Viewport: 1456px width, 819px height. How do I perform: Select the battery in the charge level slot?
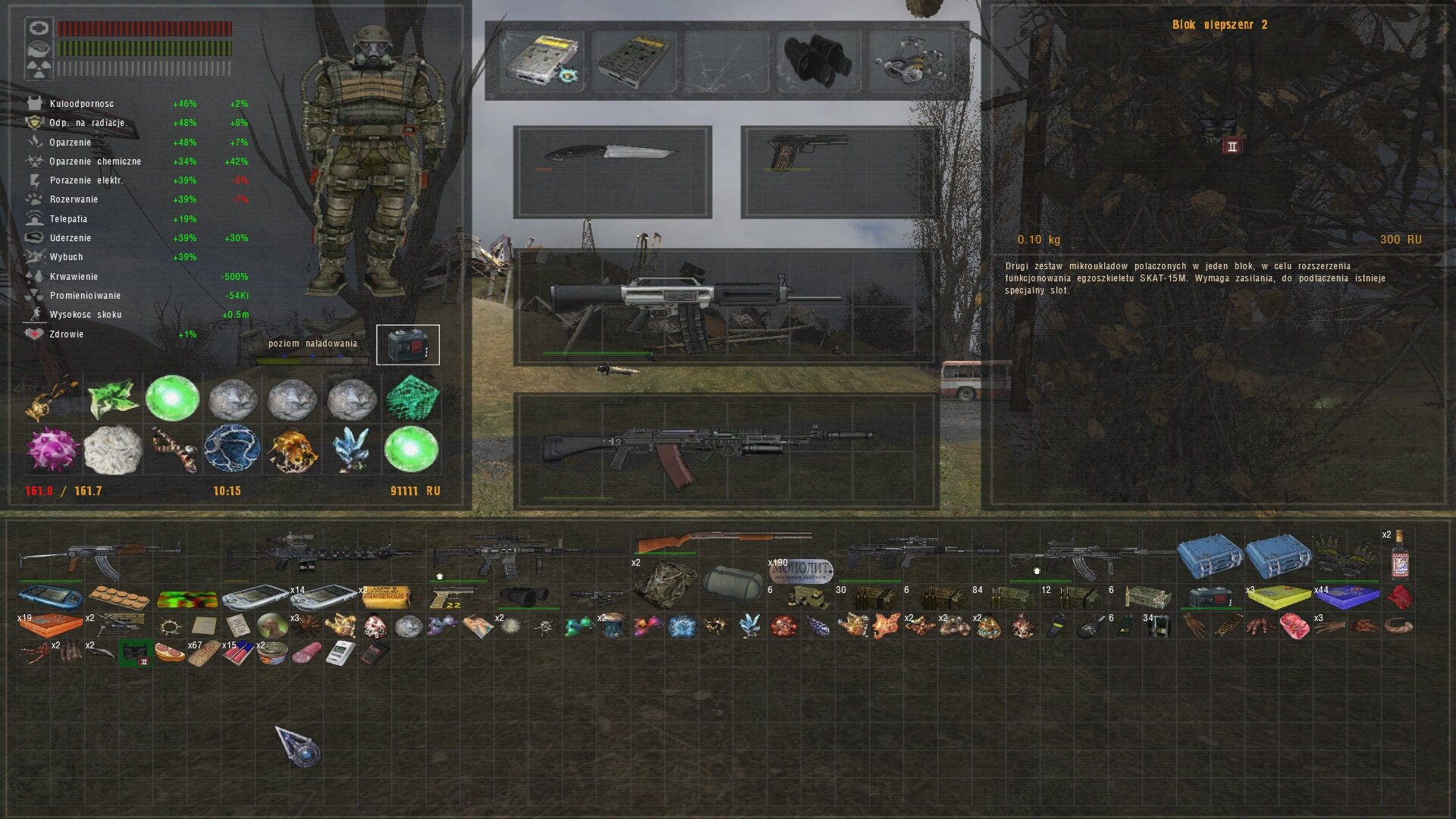point(407,345)
